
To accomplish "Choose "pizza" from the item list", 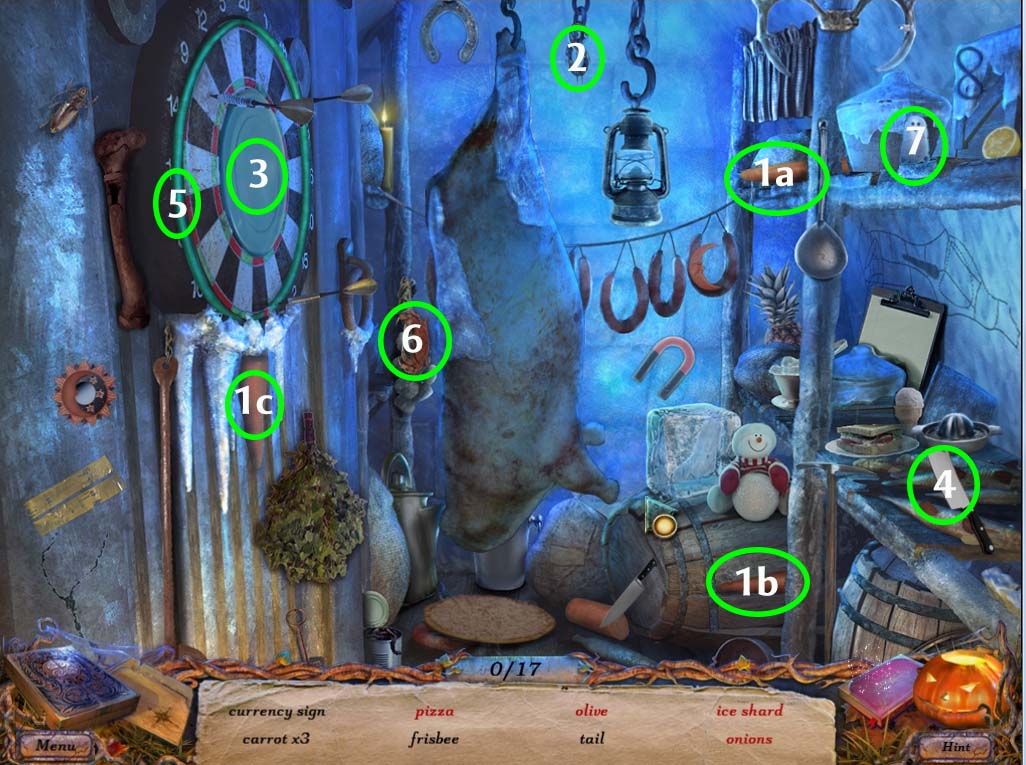I will (434, 712).
